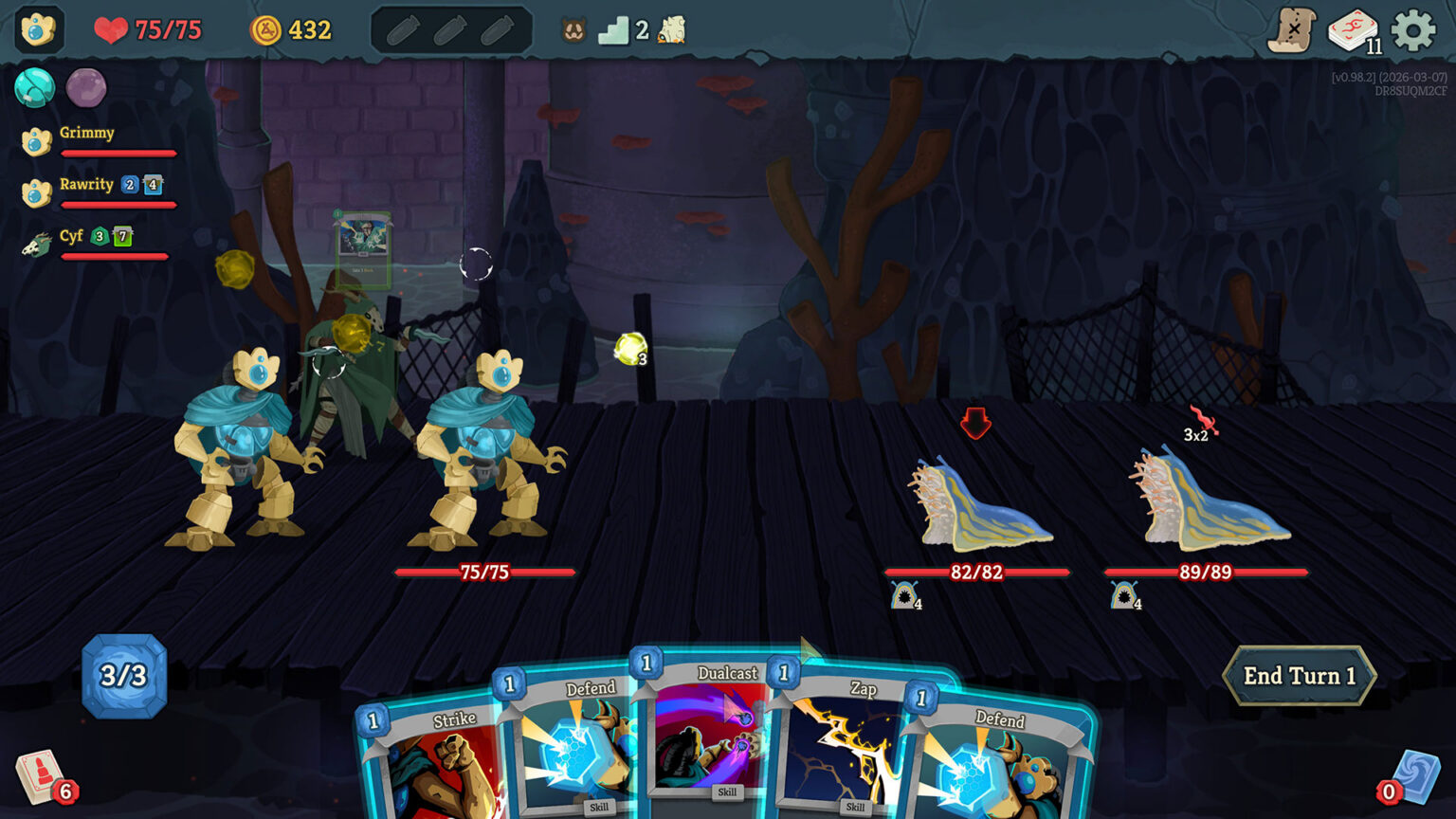Expand Cyf's buff counters
Screen dimensions: 1456x819
tap(110, 237)
